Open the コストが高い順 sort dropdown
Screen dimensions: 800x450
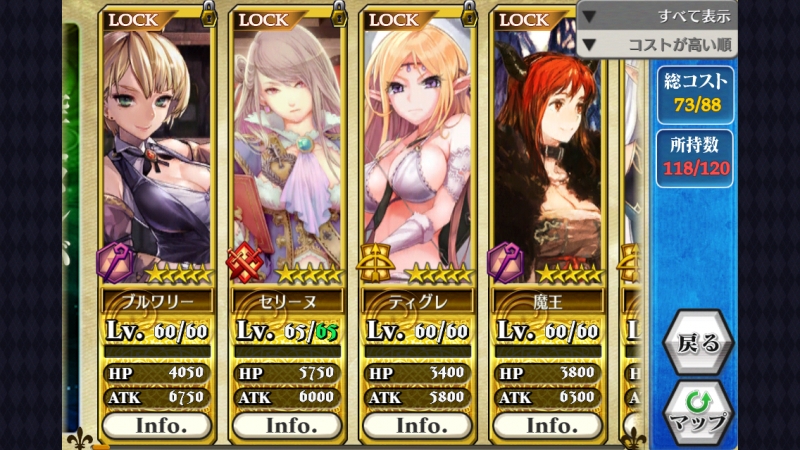657,45
